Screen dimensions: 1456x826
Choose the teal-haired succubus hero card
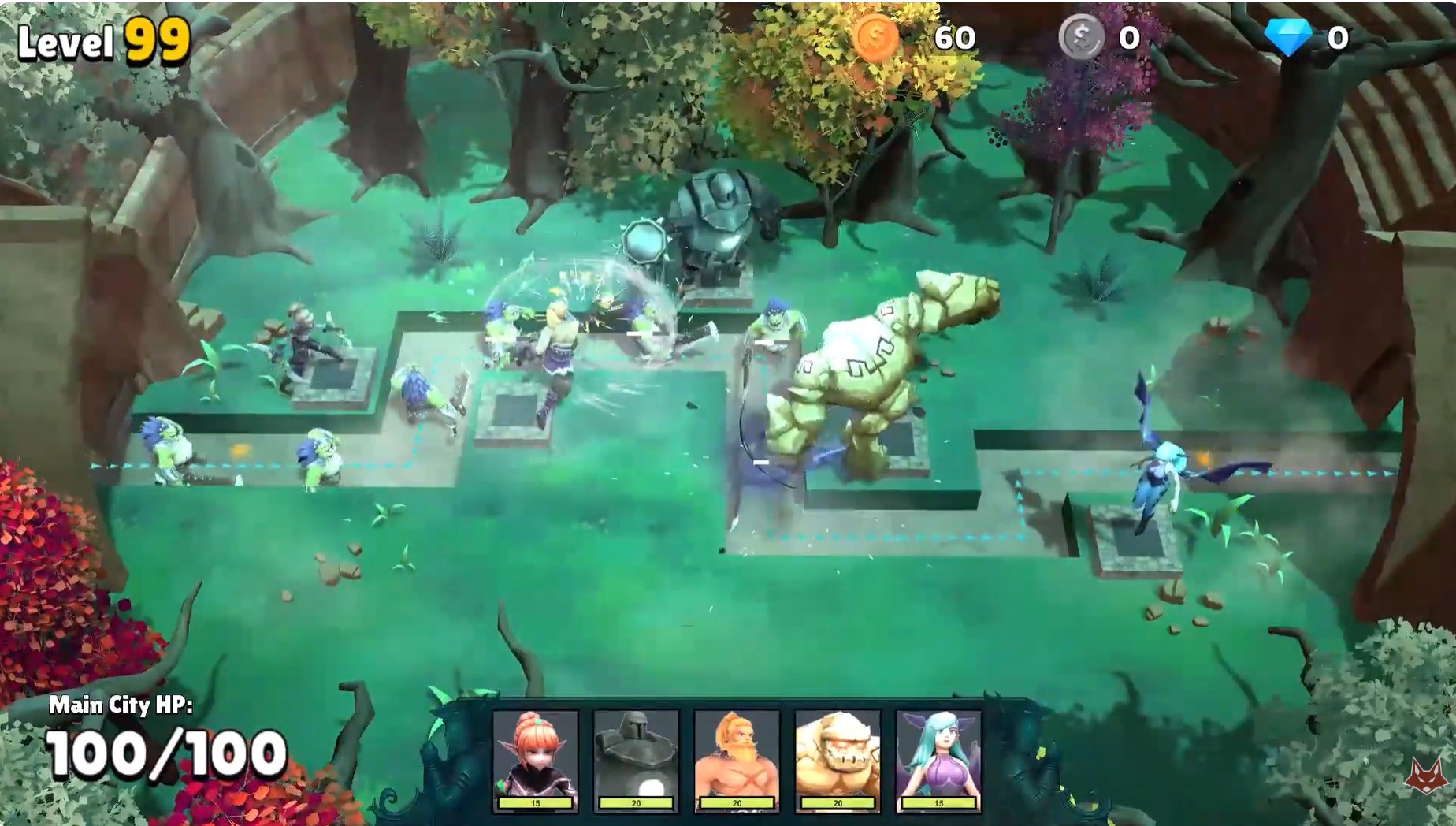tap(938, 759)
